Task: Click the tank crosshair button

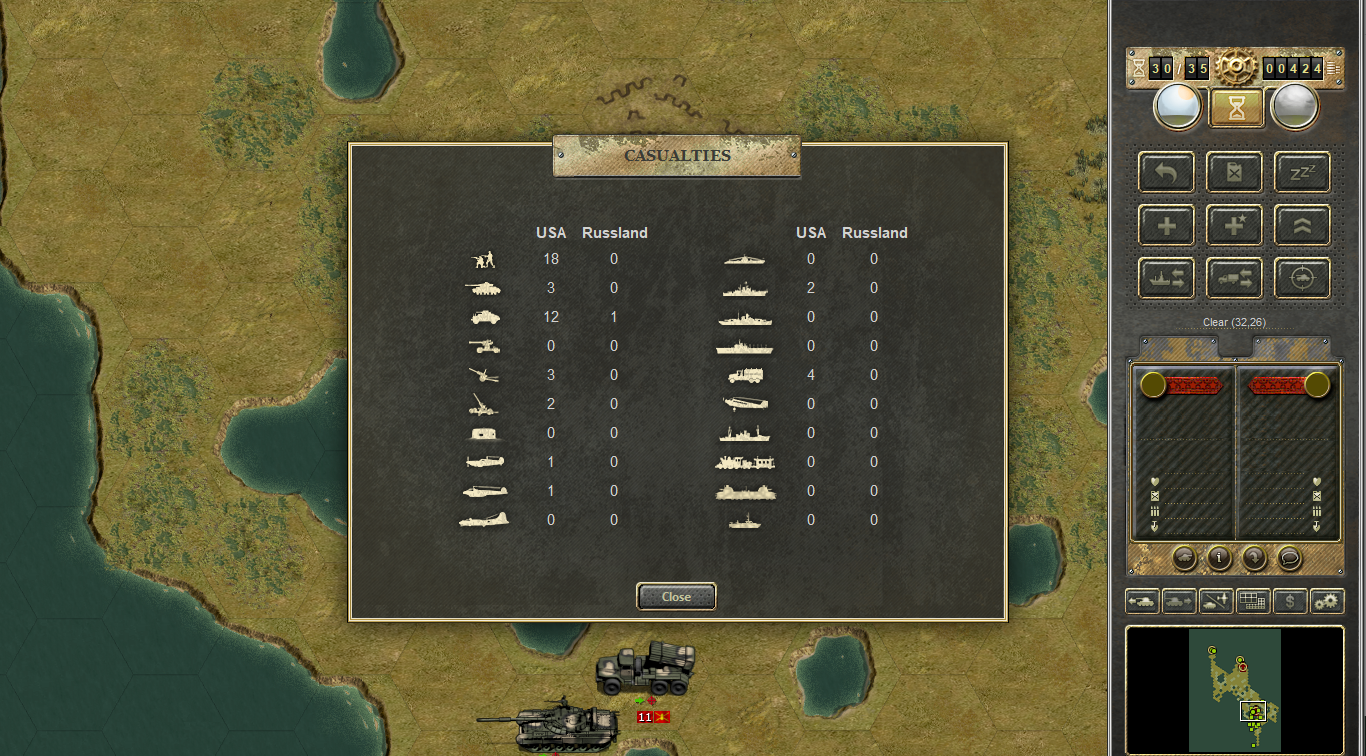Action: 1302,278
